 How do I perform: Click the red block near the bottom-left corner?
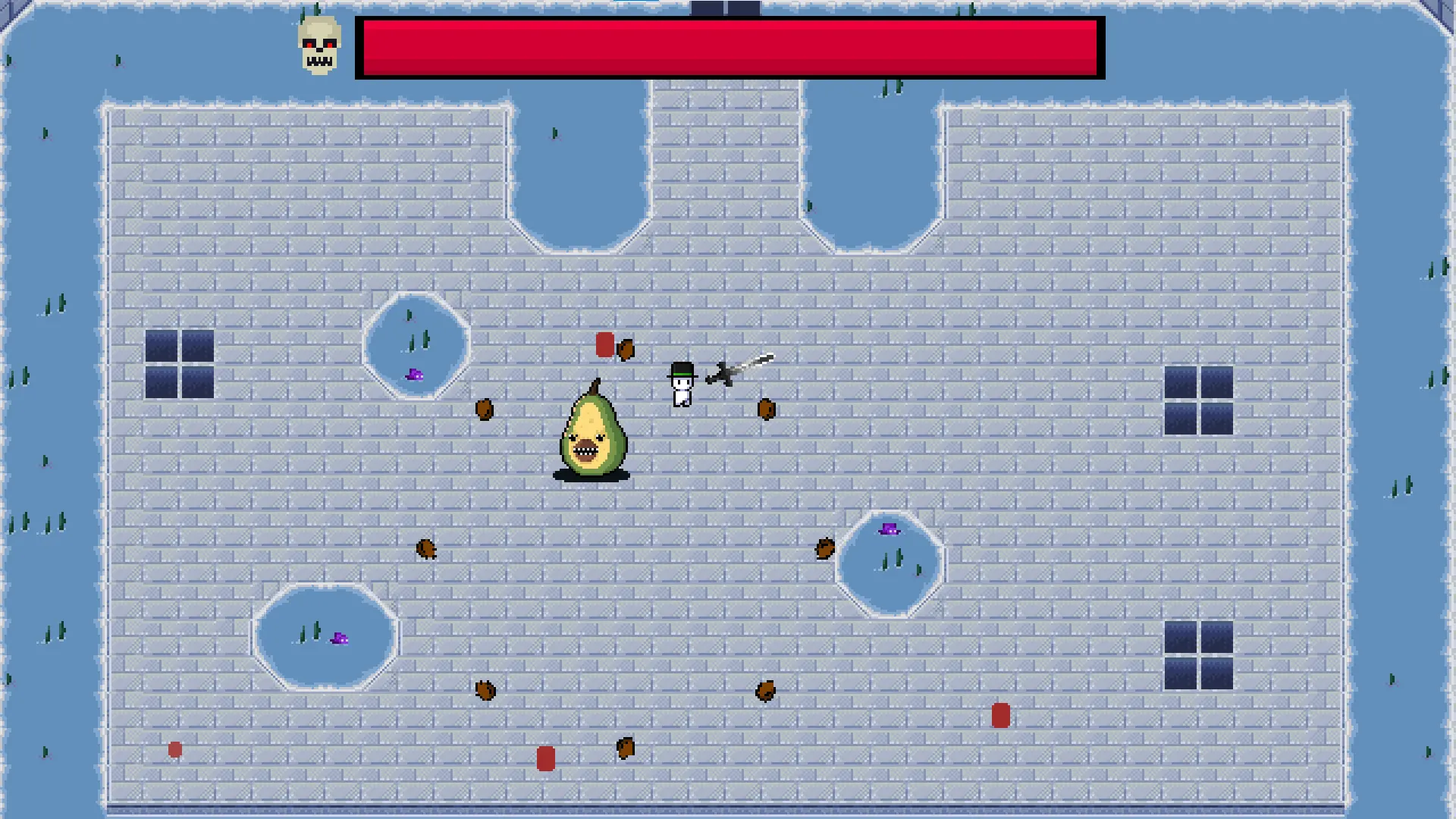coord(175,749)
